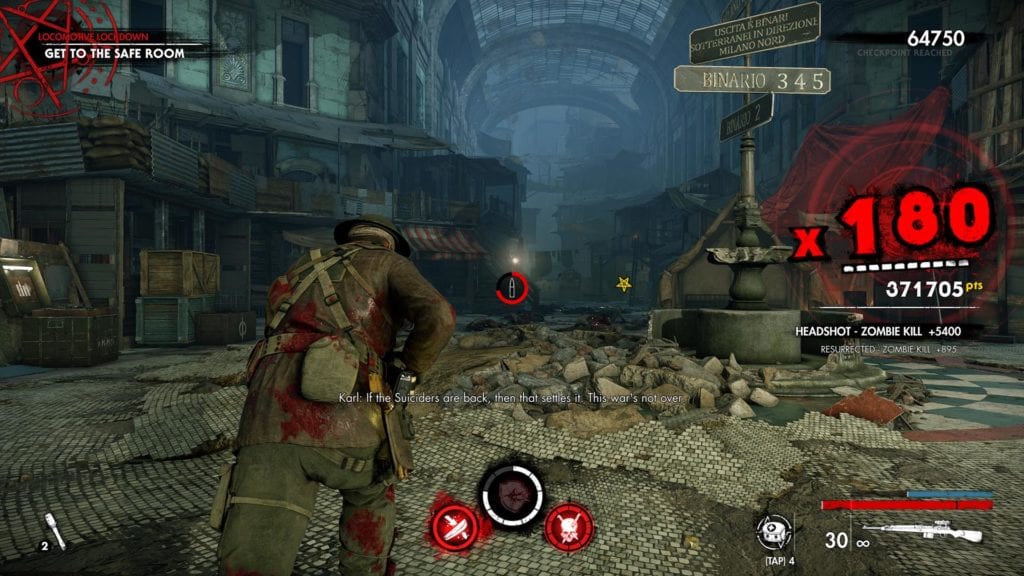The width and height of the screenshot is (1024, 576).
Task: Trigger the skull takedown ability icon
Action: pos(569,526)
